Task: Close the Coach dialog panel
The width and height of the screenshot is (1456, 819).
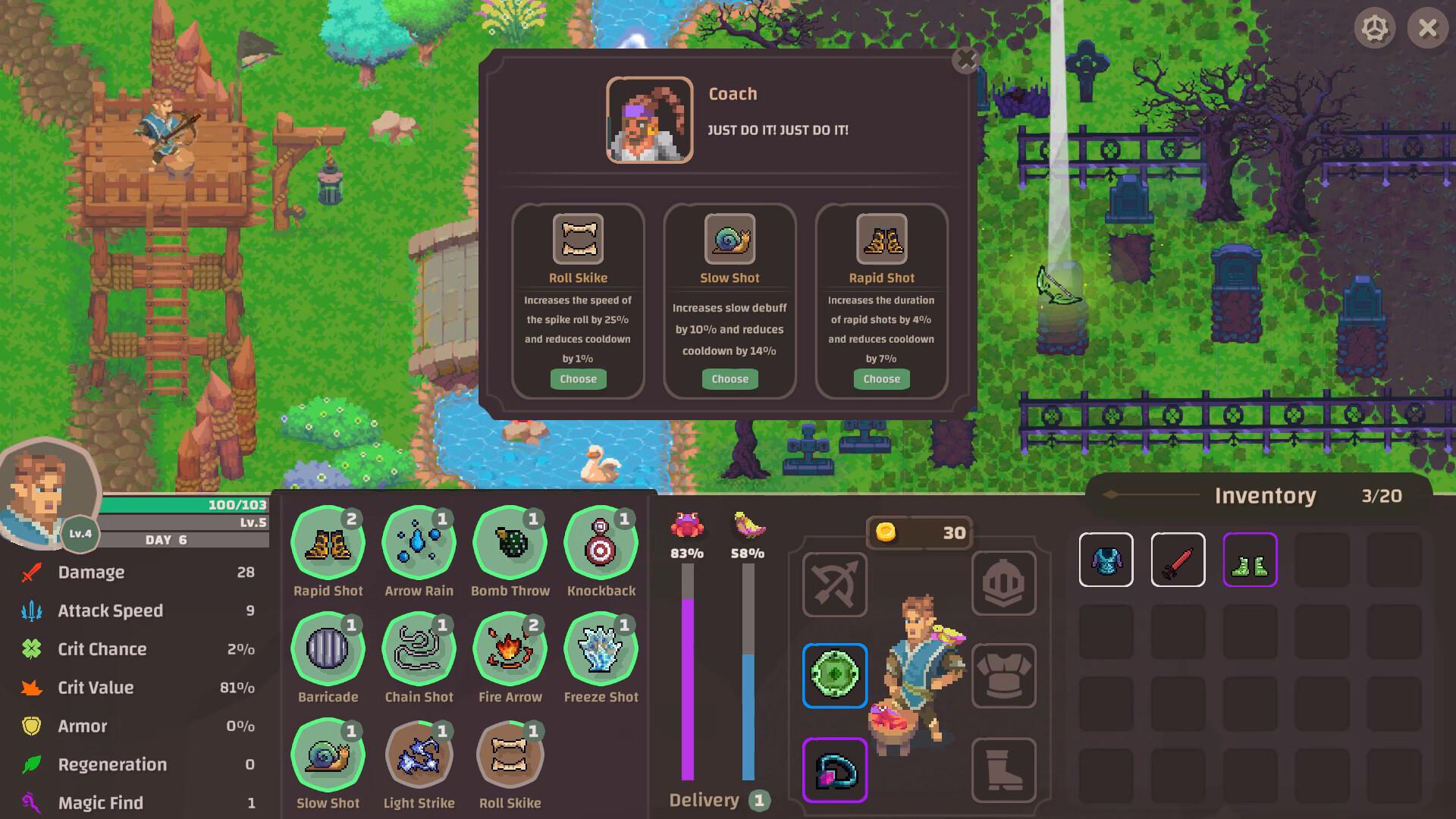Action: [x=965, y=60]
